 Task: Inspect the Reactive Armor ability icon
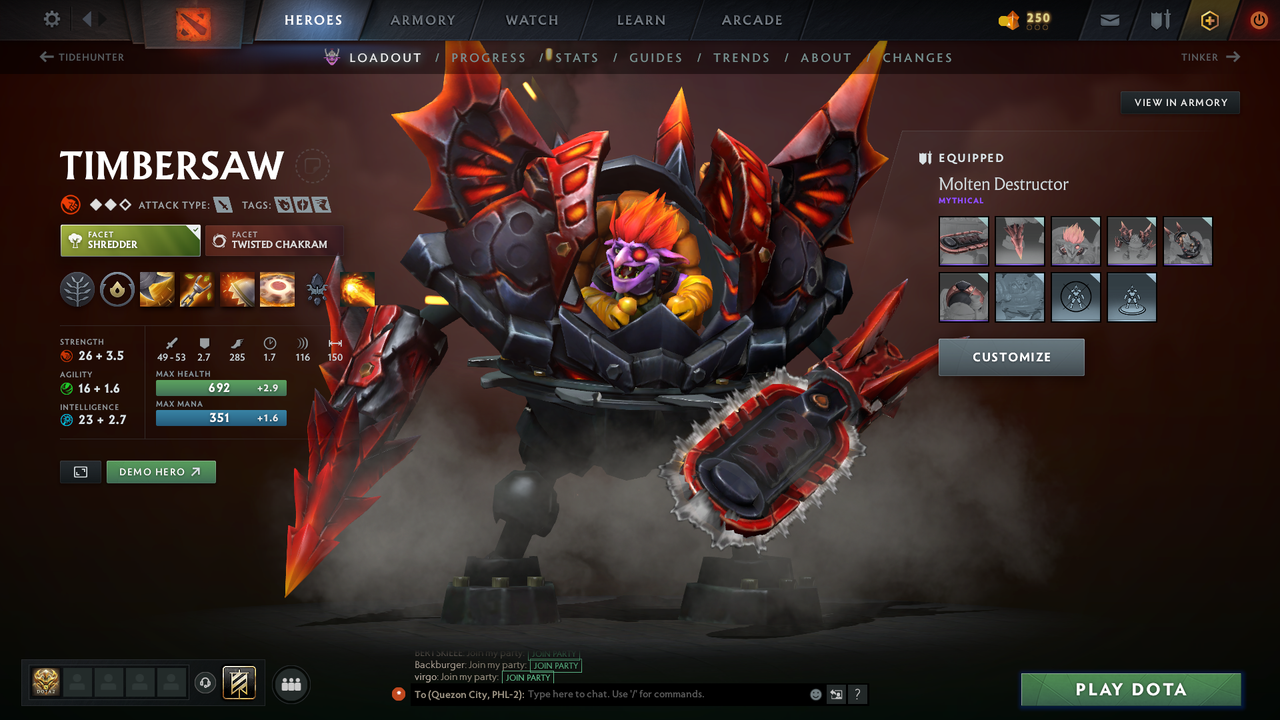tap(237, 290)
